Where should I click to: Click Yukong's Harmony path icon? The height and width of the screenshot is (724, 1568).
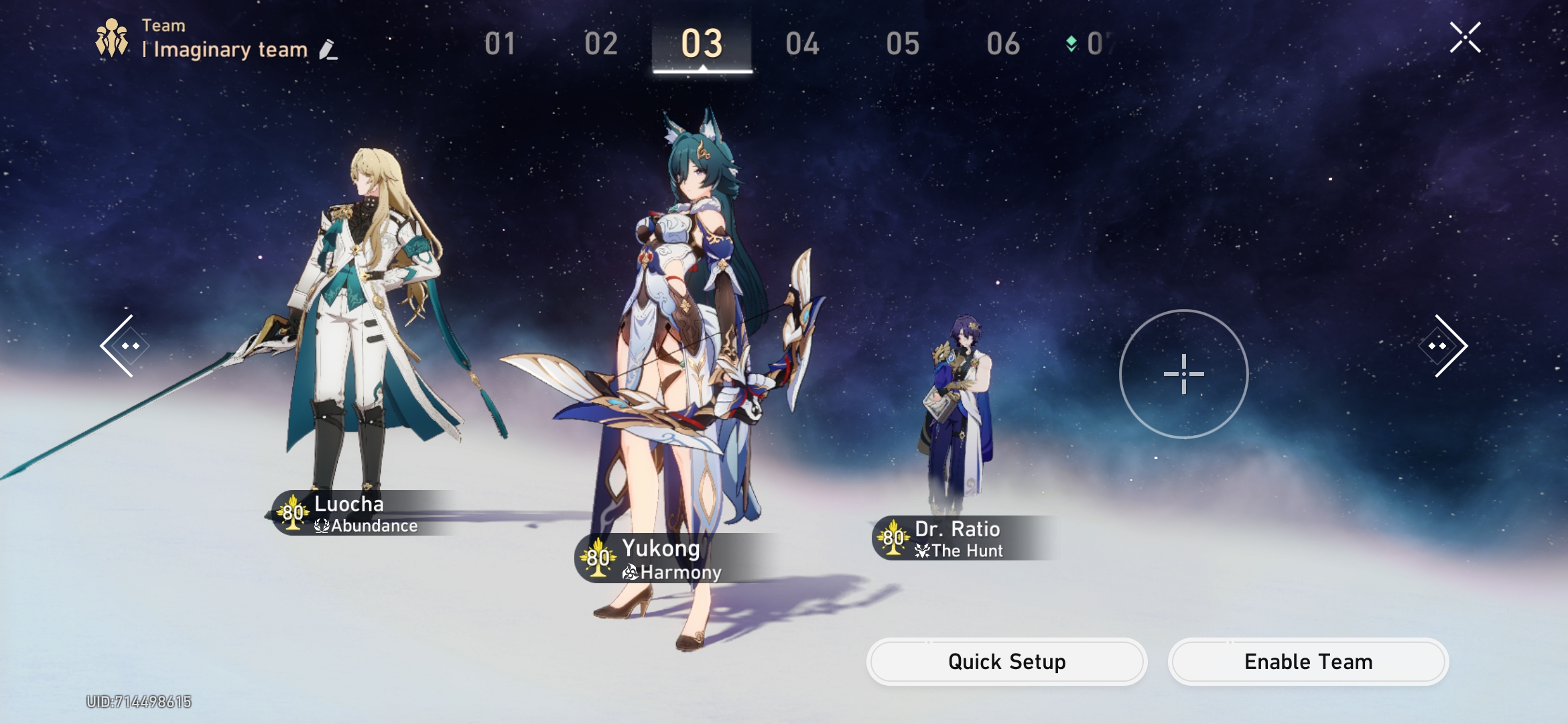pos(629,572)
